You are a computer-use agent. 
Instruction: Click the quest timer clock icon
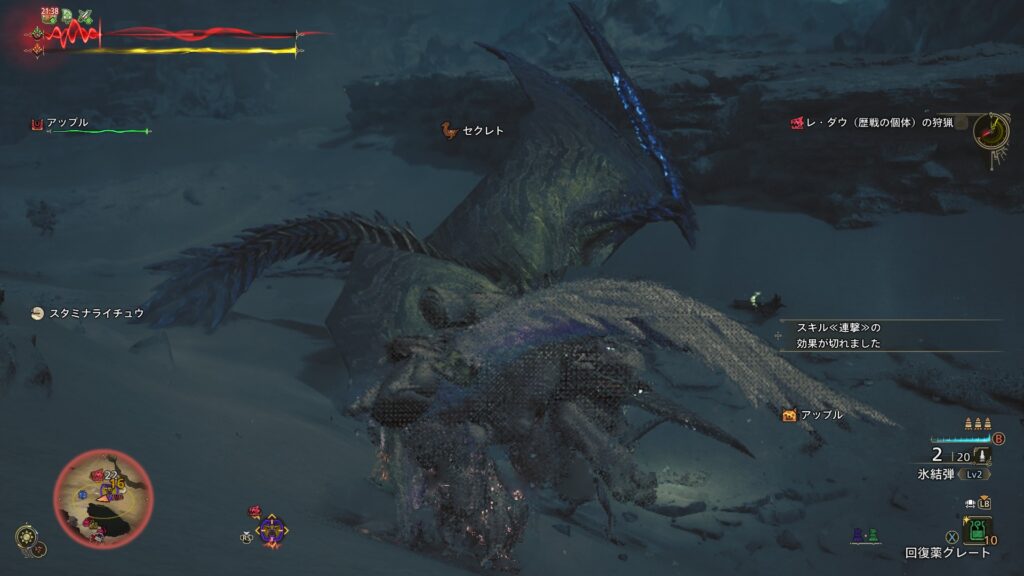tap(990, 130)
